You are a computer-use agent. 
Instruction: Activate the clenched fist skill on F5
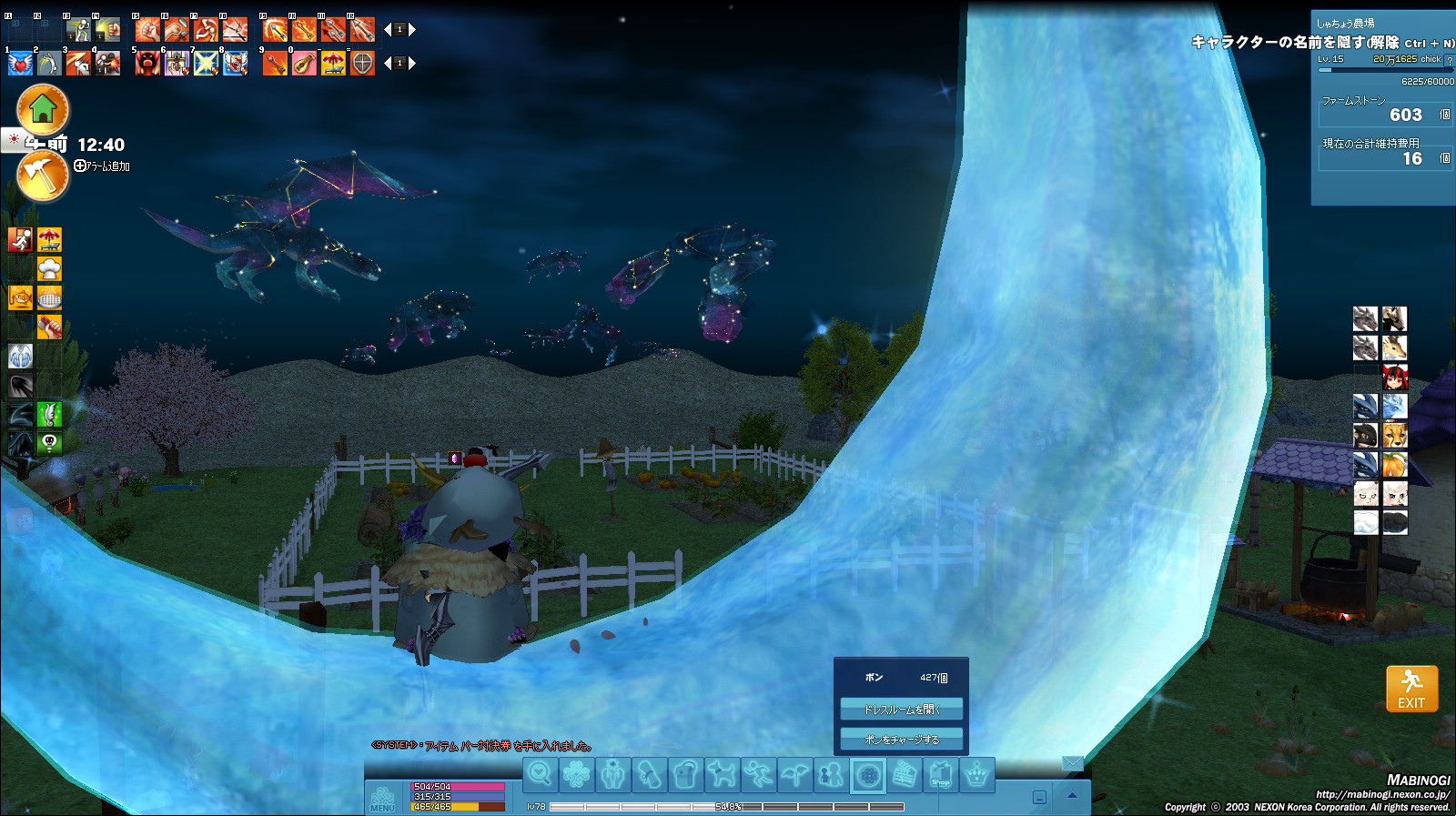[x=147, y=30]
